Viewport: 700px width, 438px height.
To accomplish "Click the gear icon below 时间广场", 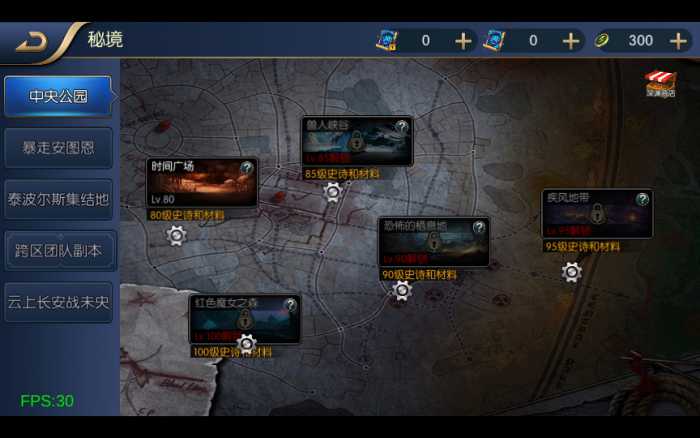I will coord(176,235).
